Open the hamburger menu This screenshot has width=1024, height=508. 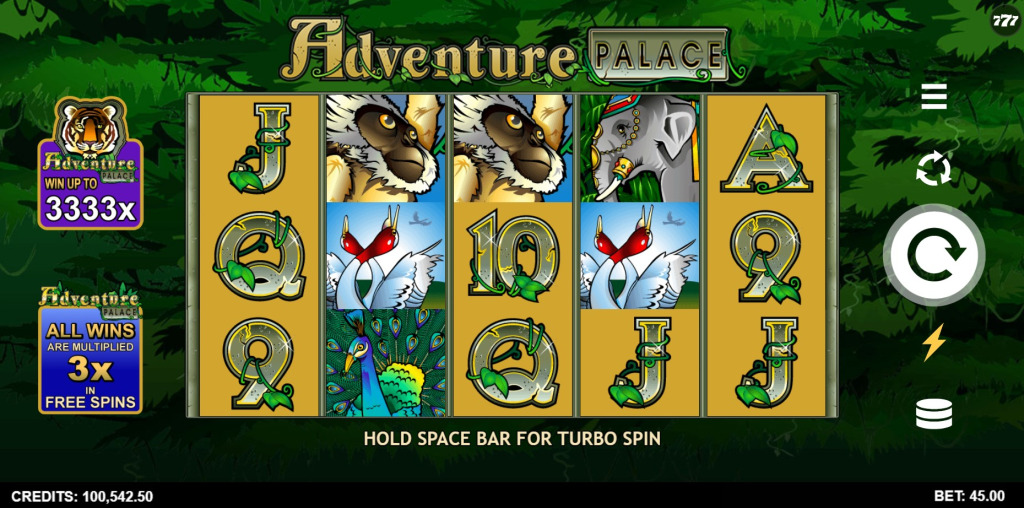pos(934,97)
